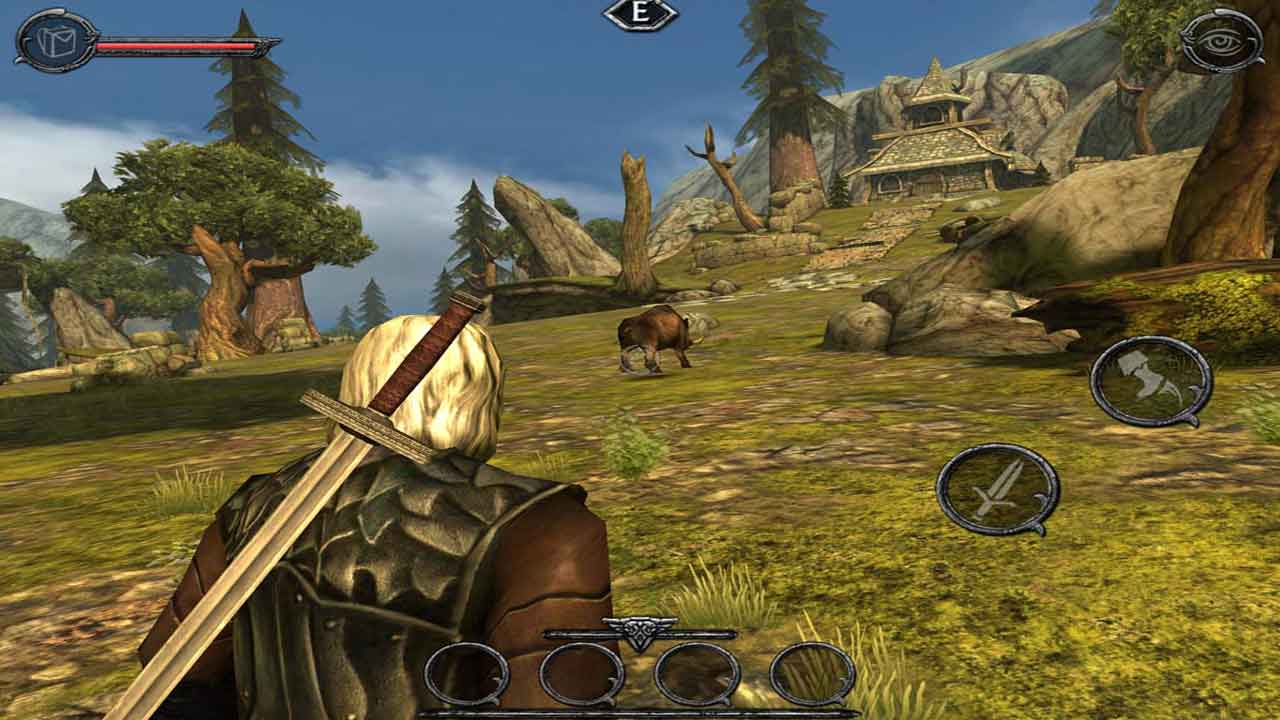Open the journal book icon menu

click(x=56, y=41)
